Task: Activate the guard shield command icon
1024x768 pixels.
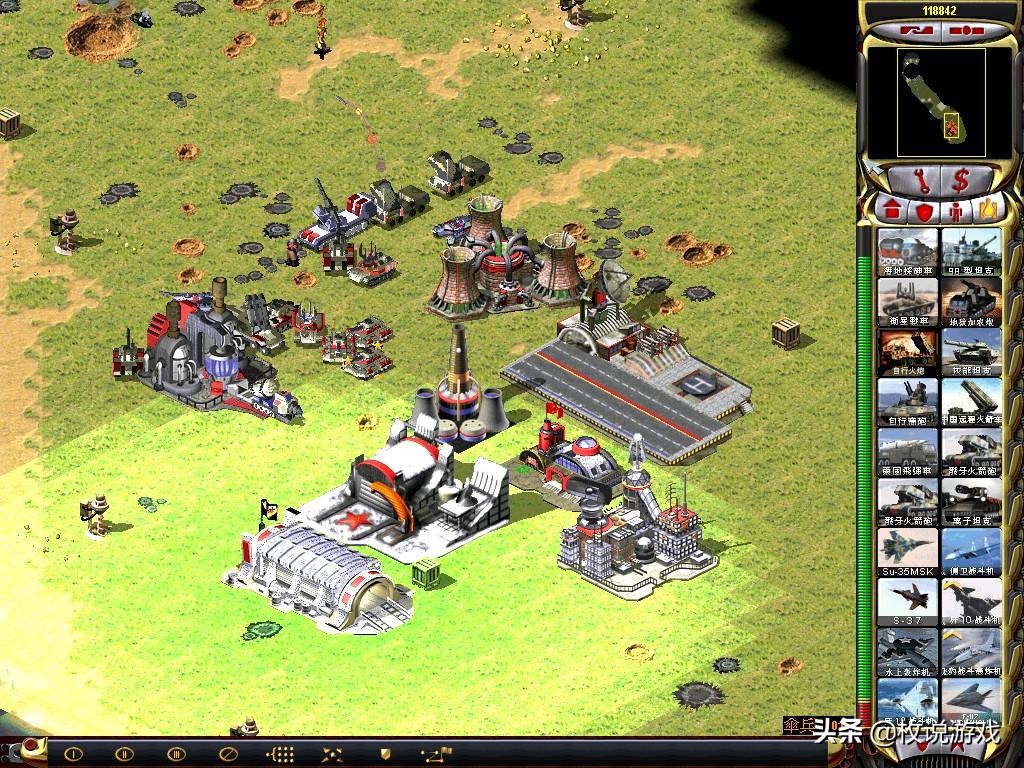Action: coord(383,754)
